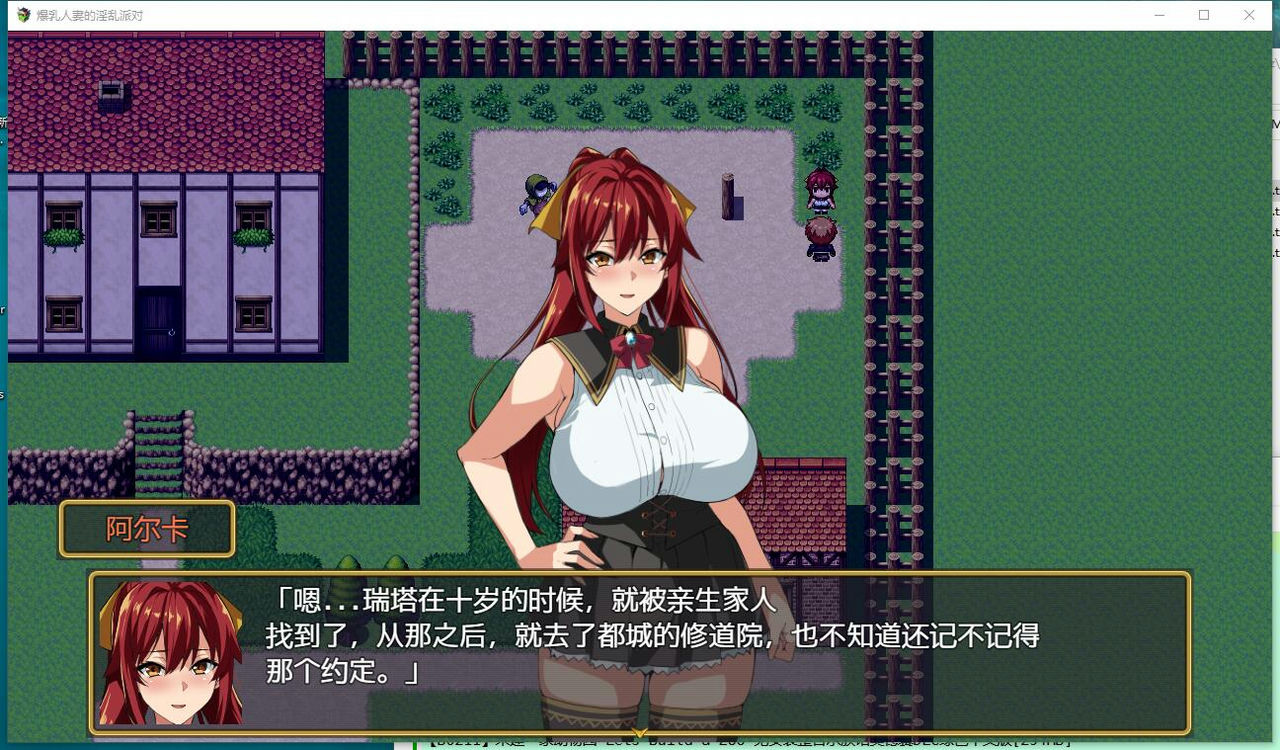Click the 阿尔卡 name plate
Viewport: 1280px width, 750px height.
coord(146,528)
